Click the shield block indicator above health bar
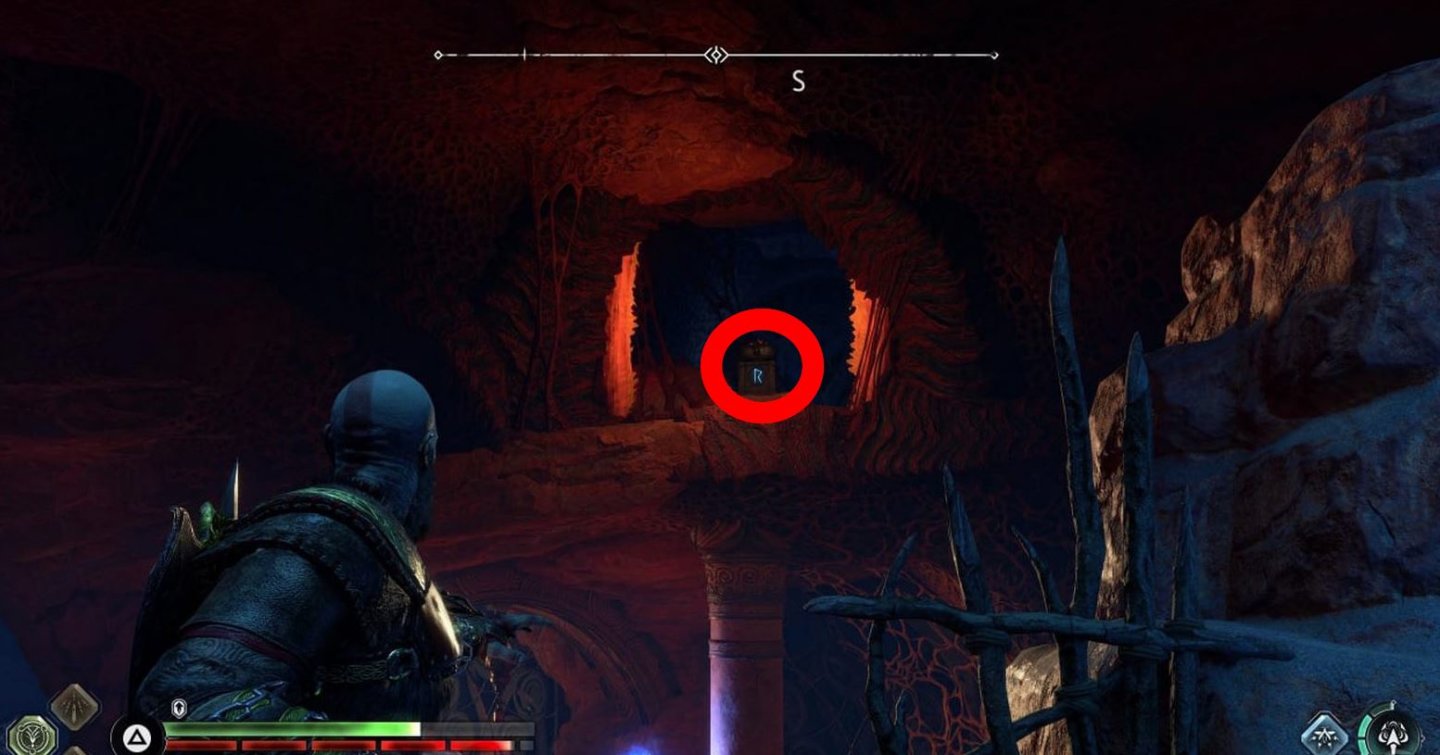1440x755 pixels. (x=178, y=708)
